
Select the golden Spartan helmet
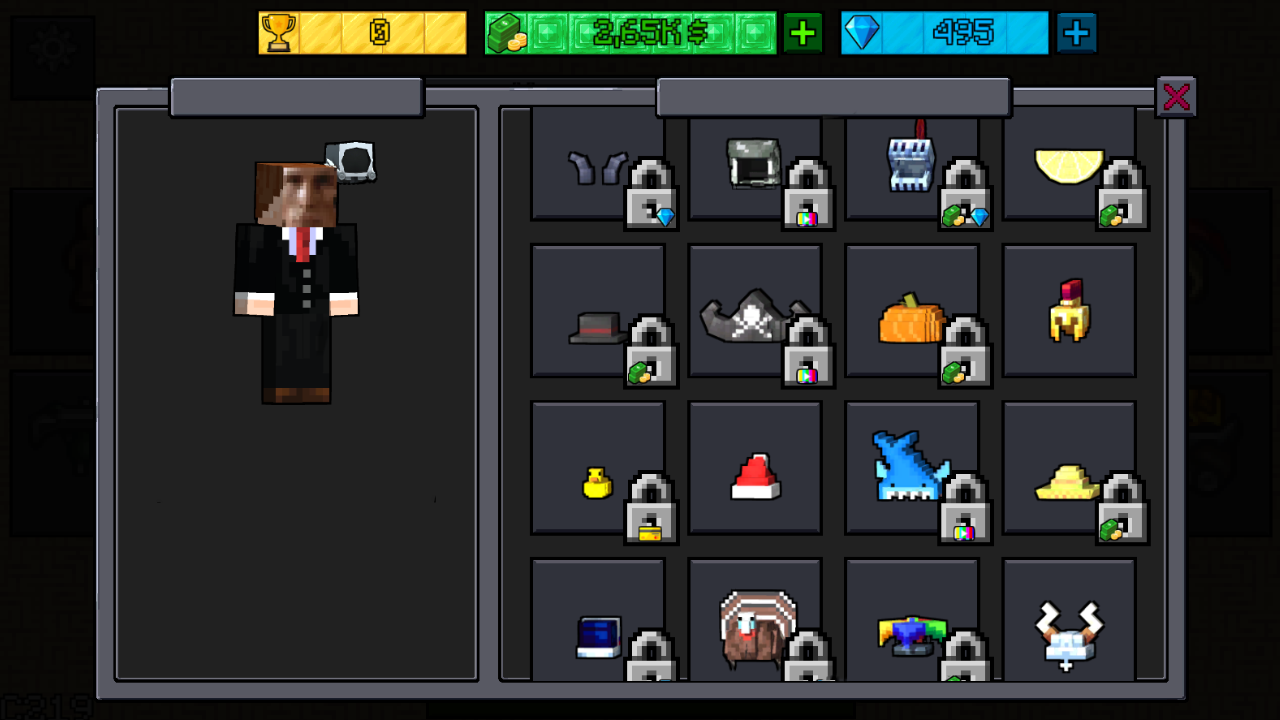pos(1068,310)
